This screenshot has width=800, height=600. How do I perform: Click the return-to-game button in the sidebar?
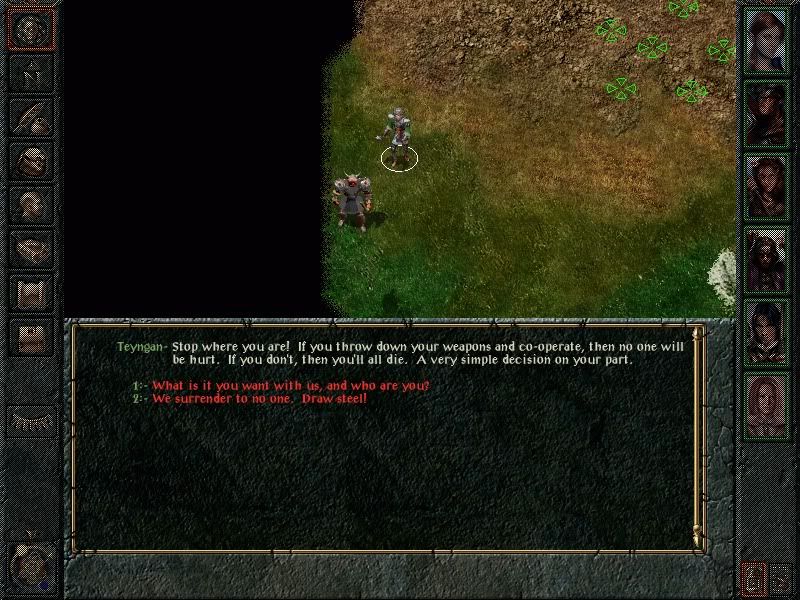point(30,30)
